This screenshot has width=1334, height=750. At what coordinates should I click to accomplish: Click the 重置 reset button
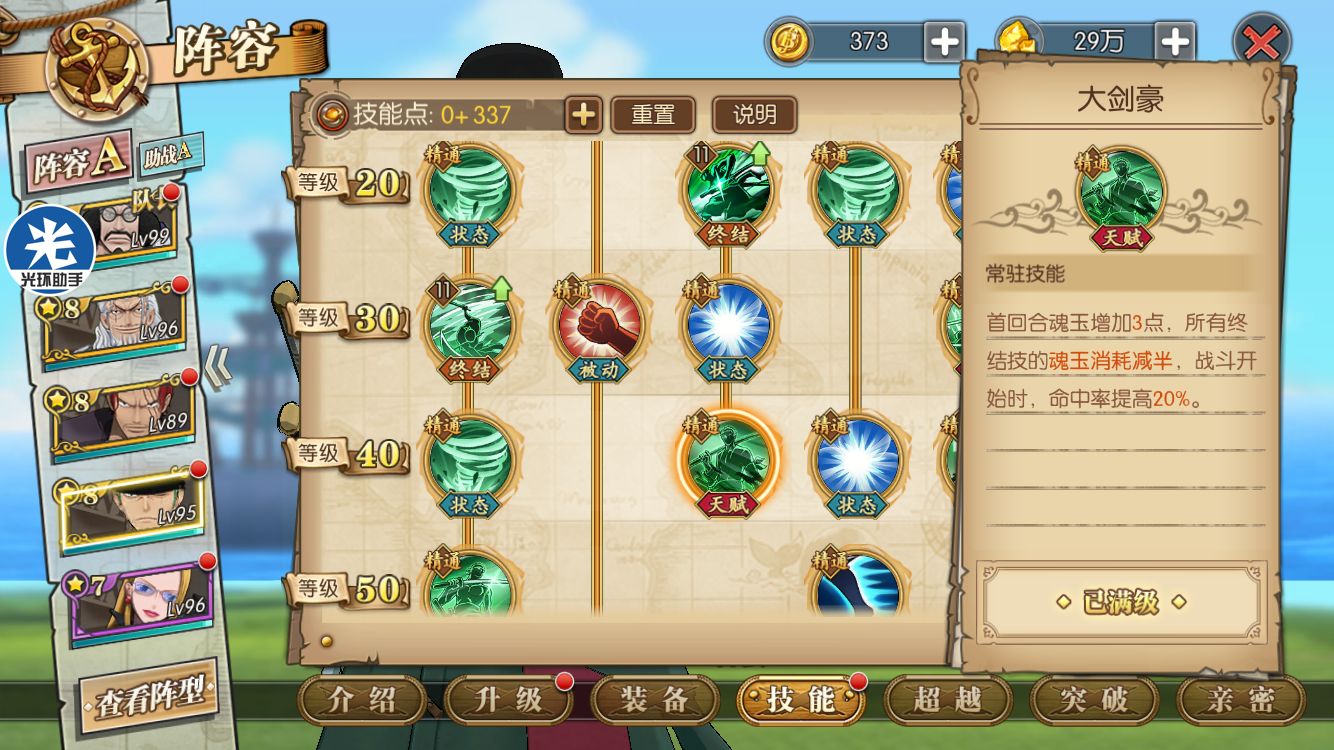(653, 115)
